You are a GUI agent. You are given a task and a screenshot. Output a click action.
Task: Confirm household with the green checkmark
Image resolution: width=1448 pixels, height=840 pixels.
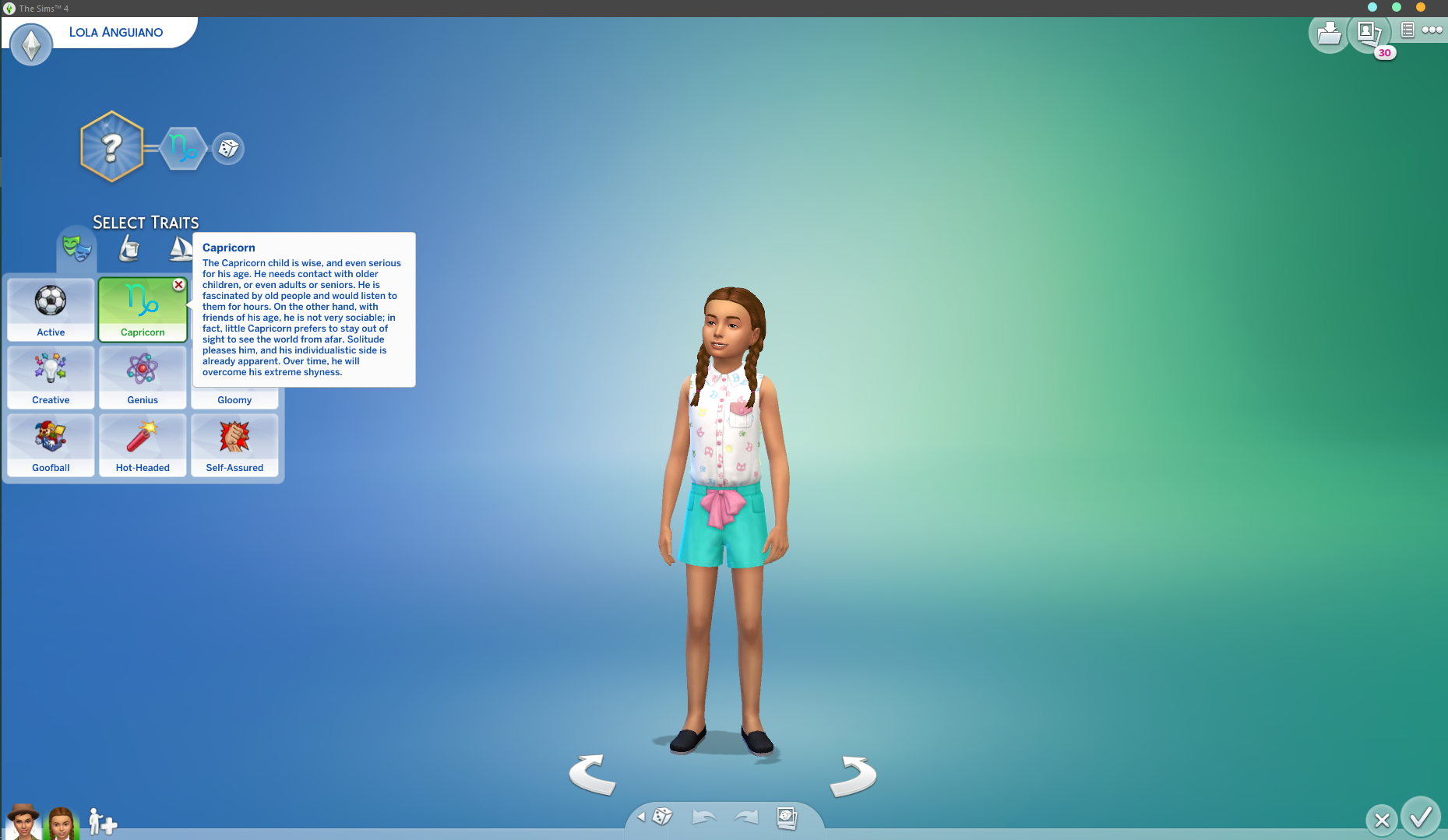pyautogui.click(x=1420, y=817)
